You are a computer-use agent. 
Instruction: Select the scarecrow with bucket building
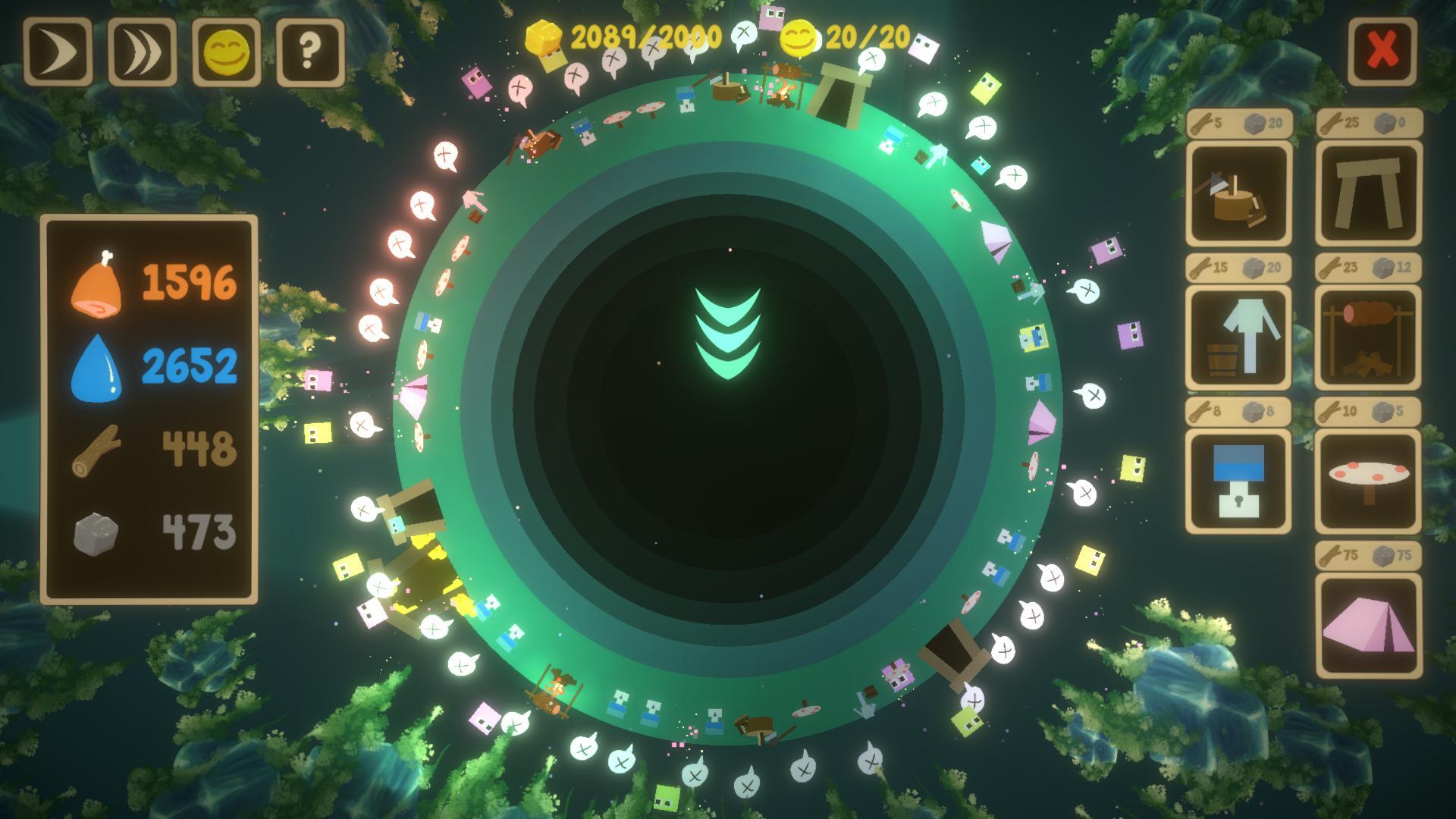click(x=1238, y=337)
